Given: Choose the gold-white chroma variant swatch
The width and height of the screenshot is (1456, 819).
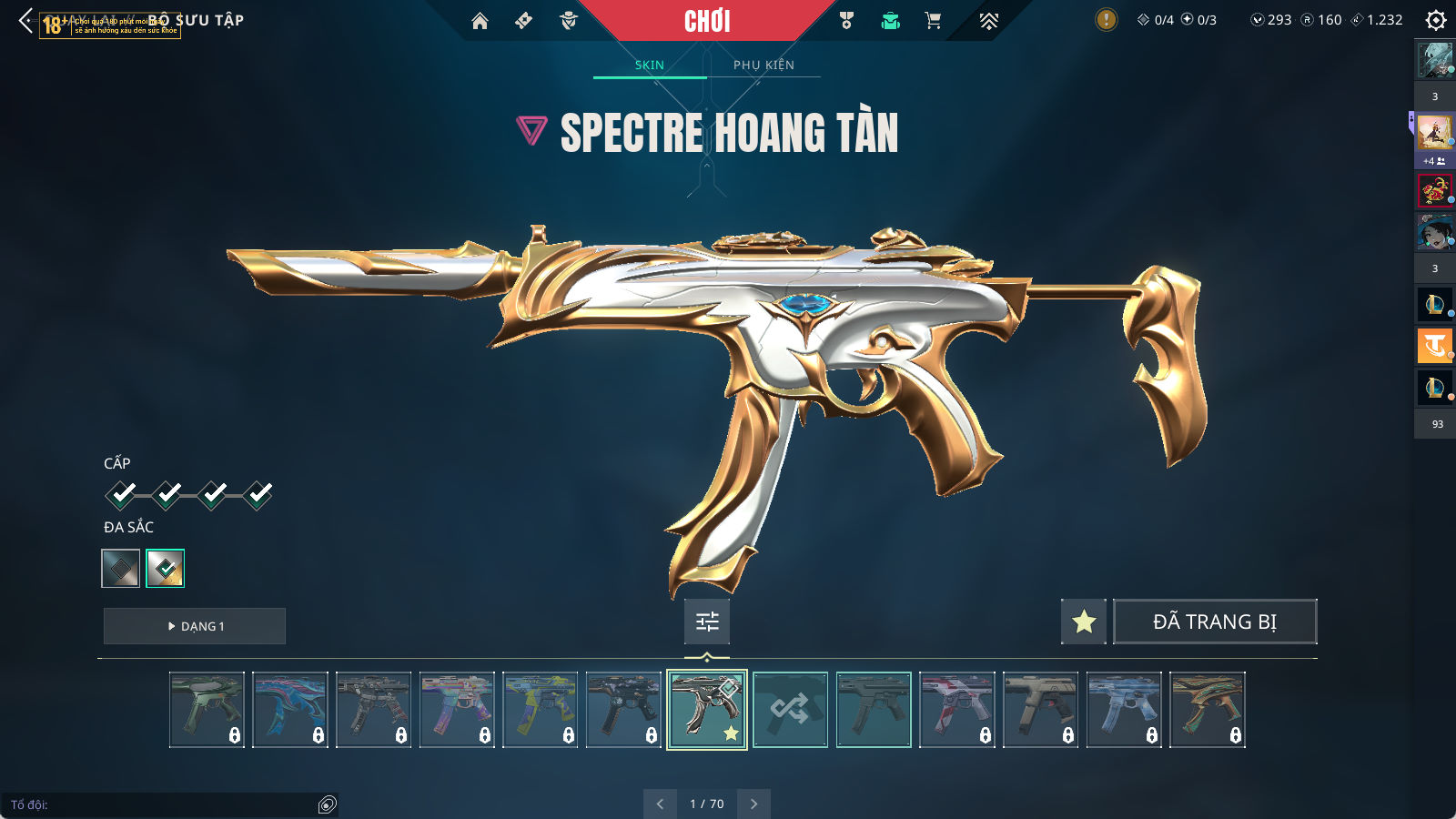Looking at the screenshot, I should pos(166,569).
